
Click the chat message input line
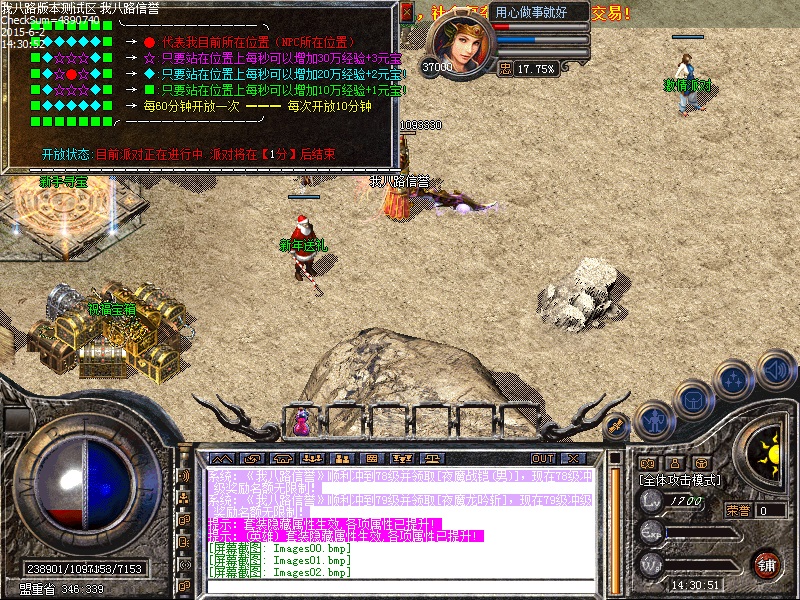(x=400, y=587)
